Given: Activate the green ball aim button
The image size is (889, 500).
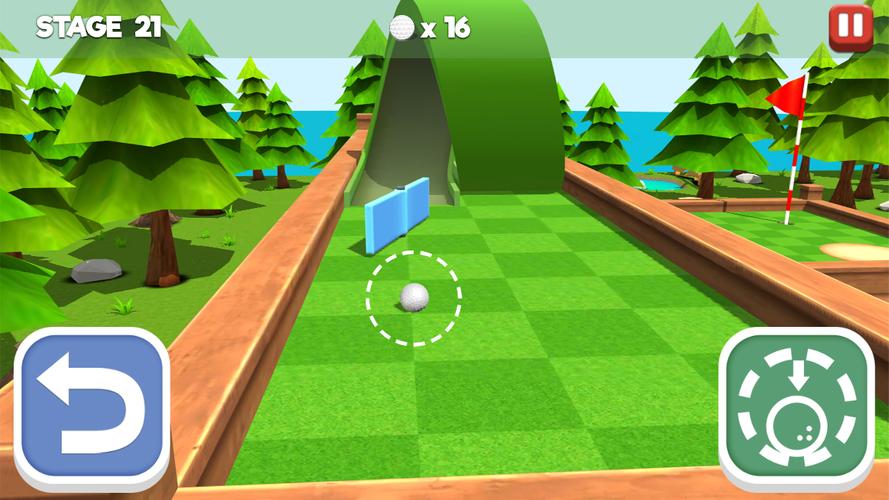Looking at the screenshot, I should (797, 407).
